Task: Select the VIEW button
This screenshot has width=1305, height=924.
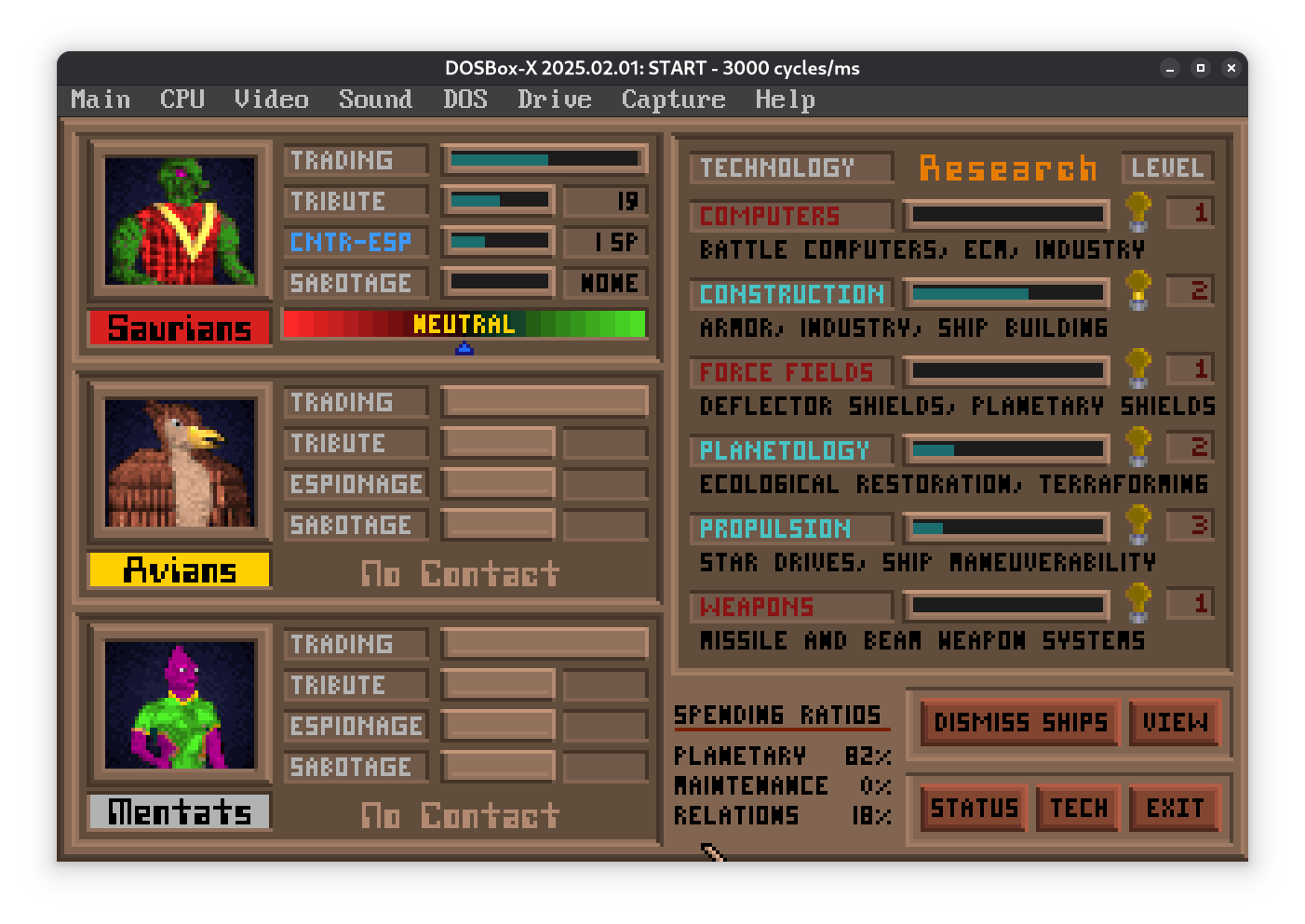Action: pos(1175,722)
